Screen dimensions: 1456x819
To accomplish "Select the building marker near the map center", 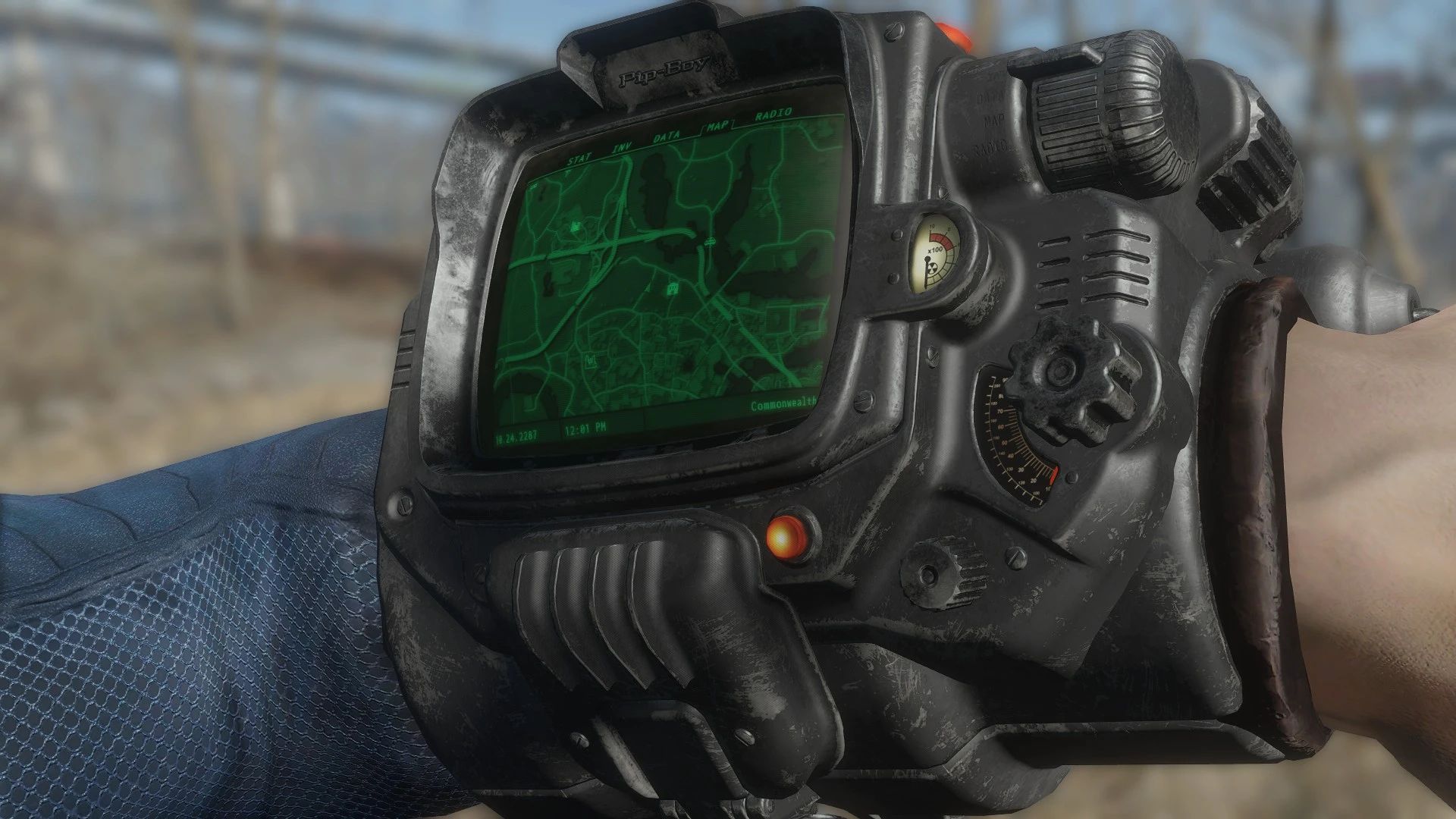I will (673, 288).
